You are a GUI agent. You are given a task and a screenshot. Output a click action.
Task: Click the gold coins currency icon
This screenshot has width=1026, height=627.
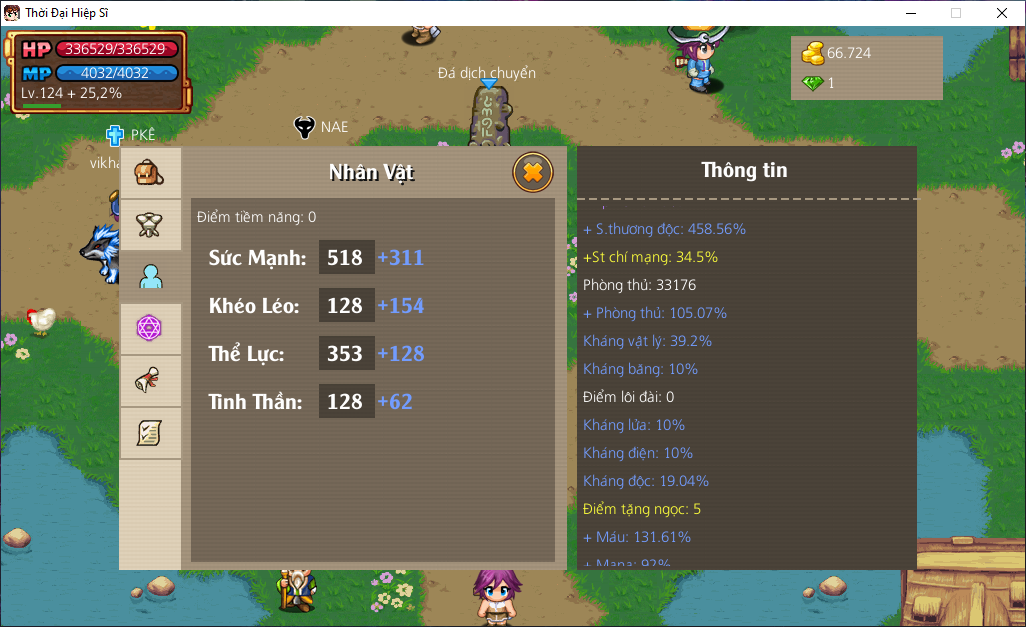[x=813, y=52]
